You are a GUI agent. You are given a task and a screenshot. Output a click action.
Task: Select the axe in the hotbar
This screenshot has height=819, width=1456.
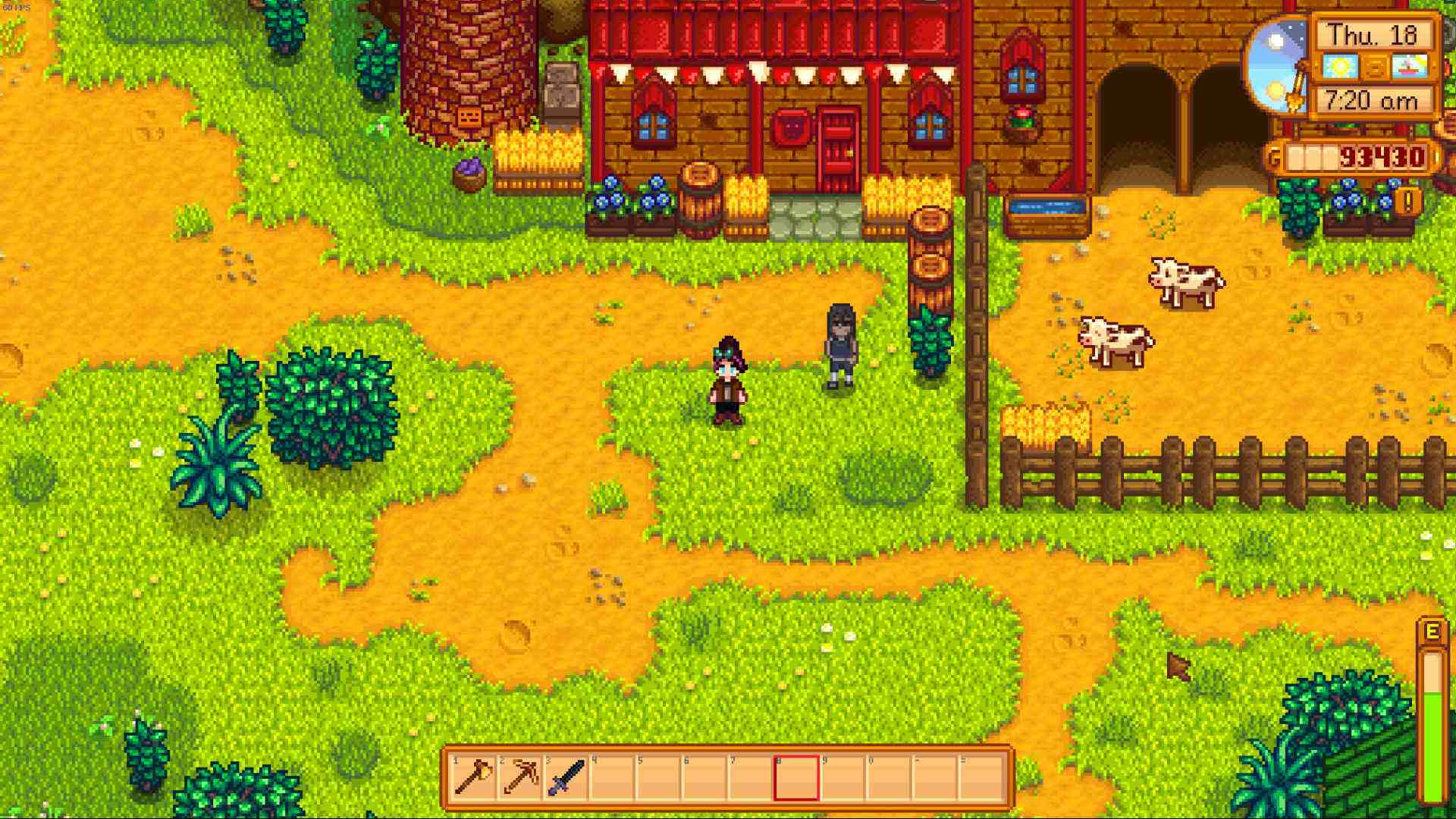474,777
